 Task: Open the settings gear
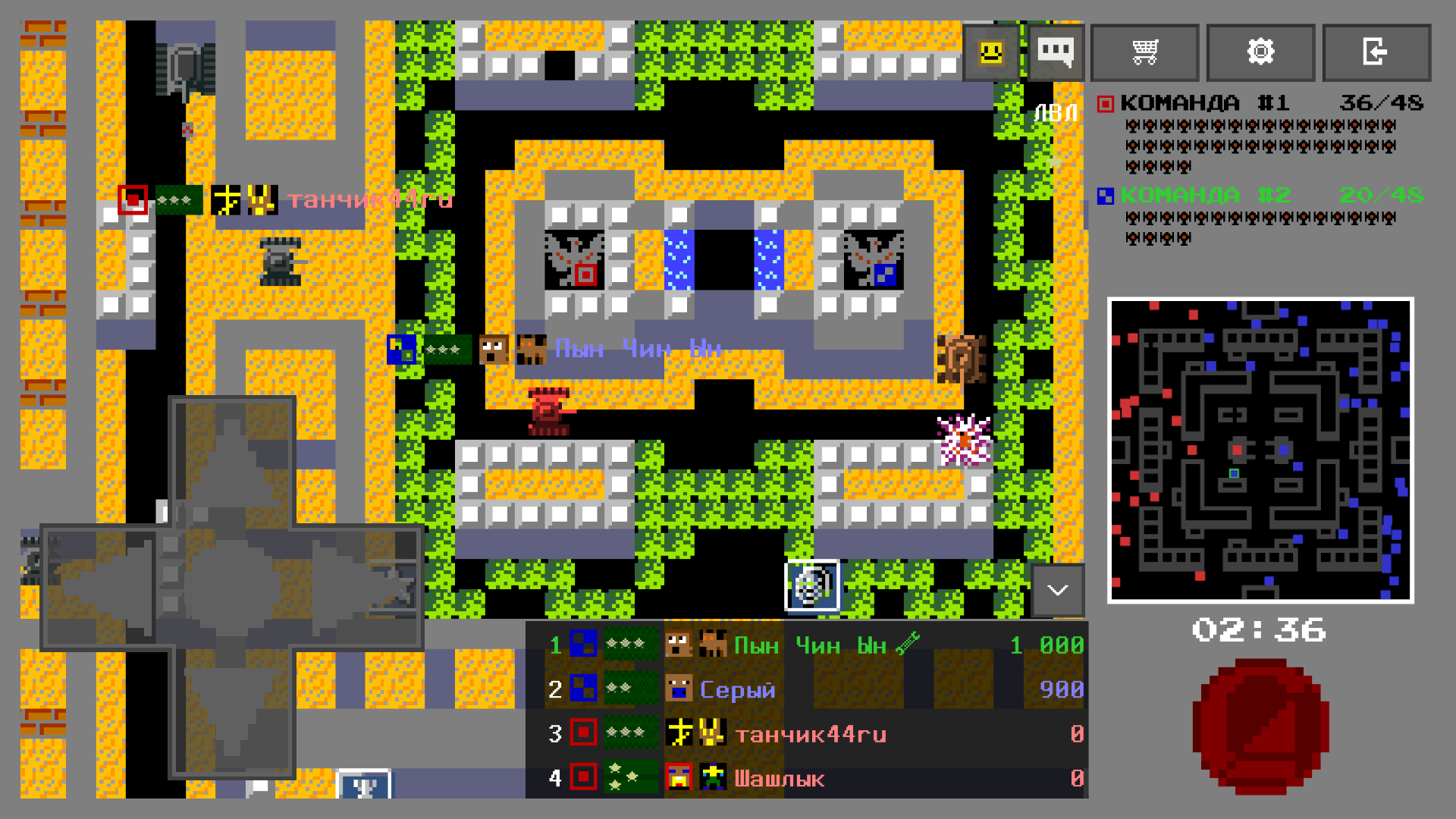point(1260,52)
